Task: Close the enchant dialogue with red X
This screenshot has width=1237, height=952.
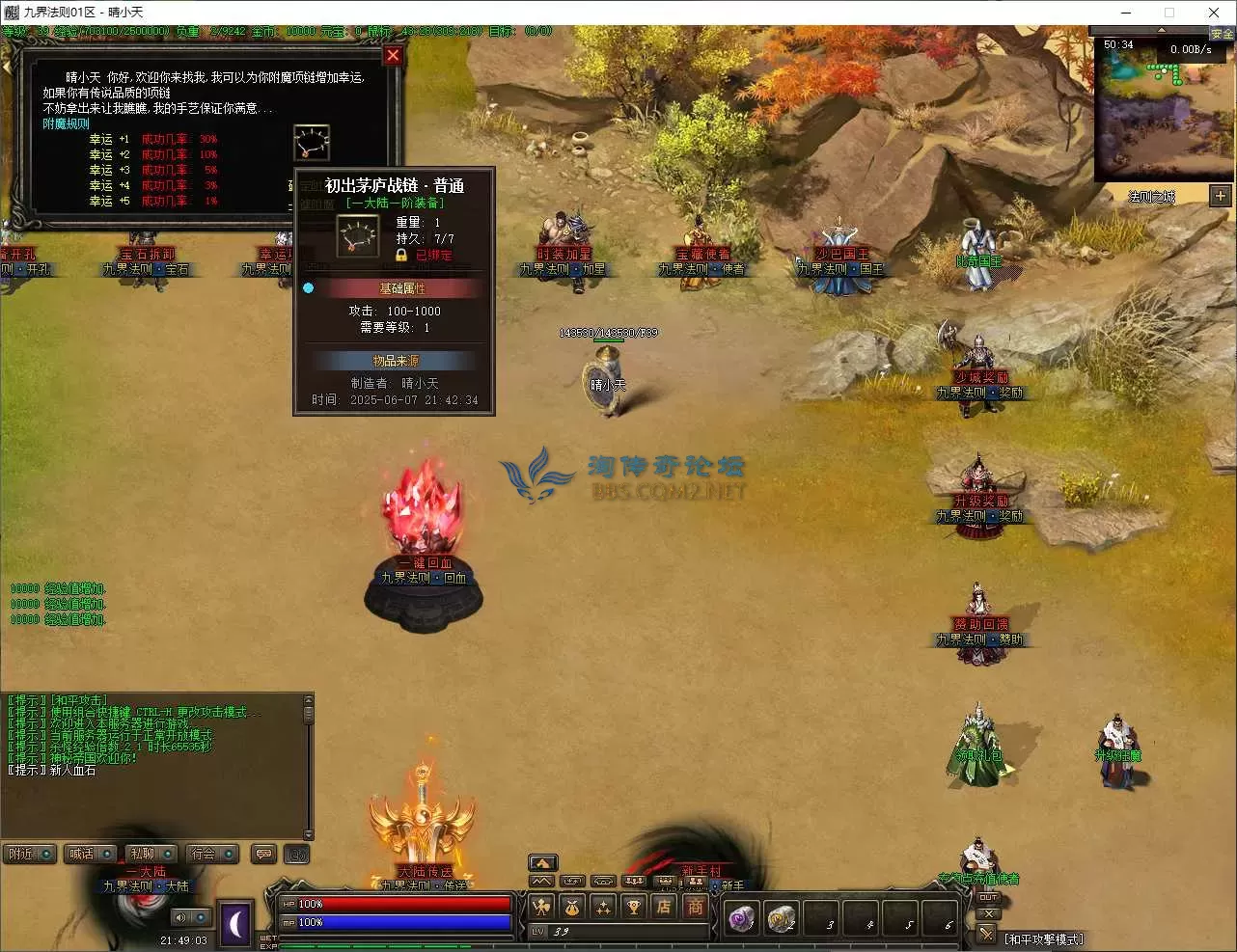Action: click(x=393, y=55)
